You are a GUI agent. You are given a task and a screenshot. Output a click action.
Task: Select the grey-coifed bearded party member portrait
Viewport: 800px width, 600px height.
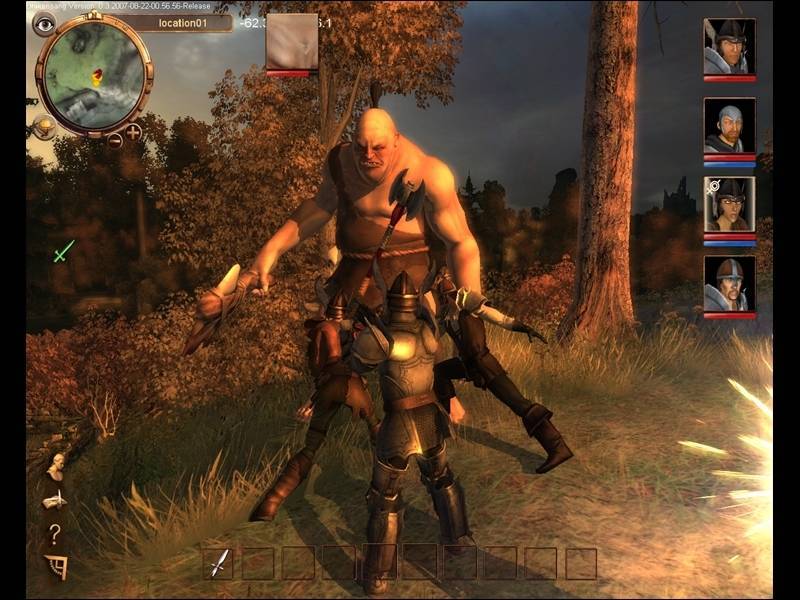(x=729, y=125)
